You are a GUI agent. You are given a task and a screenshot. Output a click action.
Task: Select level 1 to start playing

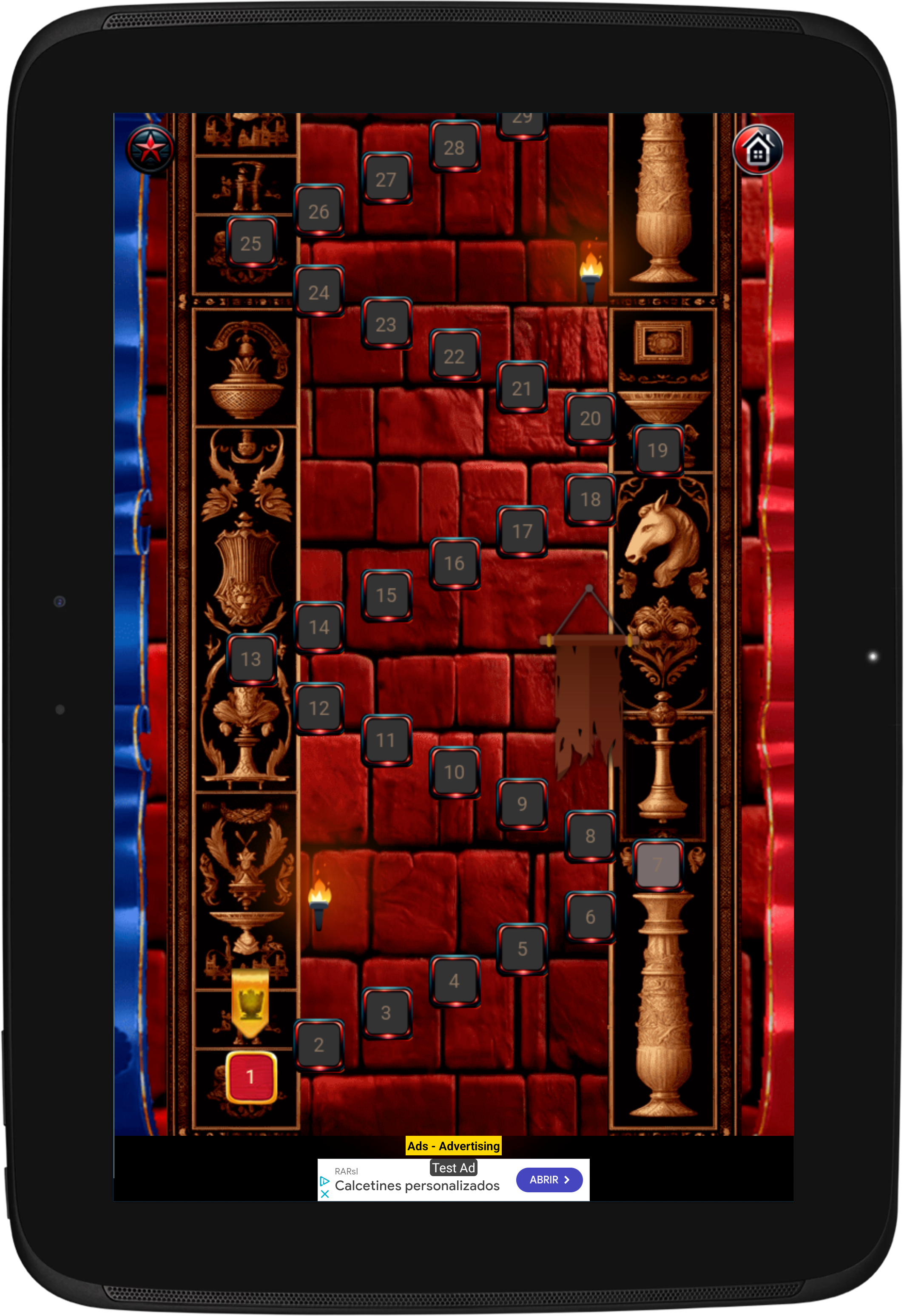tap(251, 1076)
